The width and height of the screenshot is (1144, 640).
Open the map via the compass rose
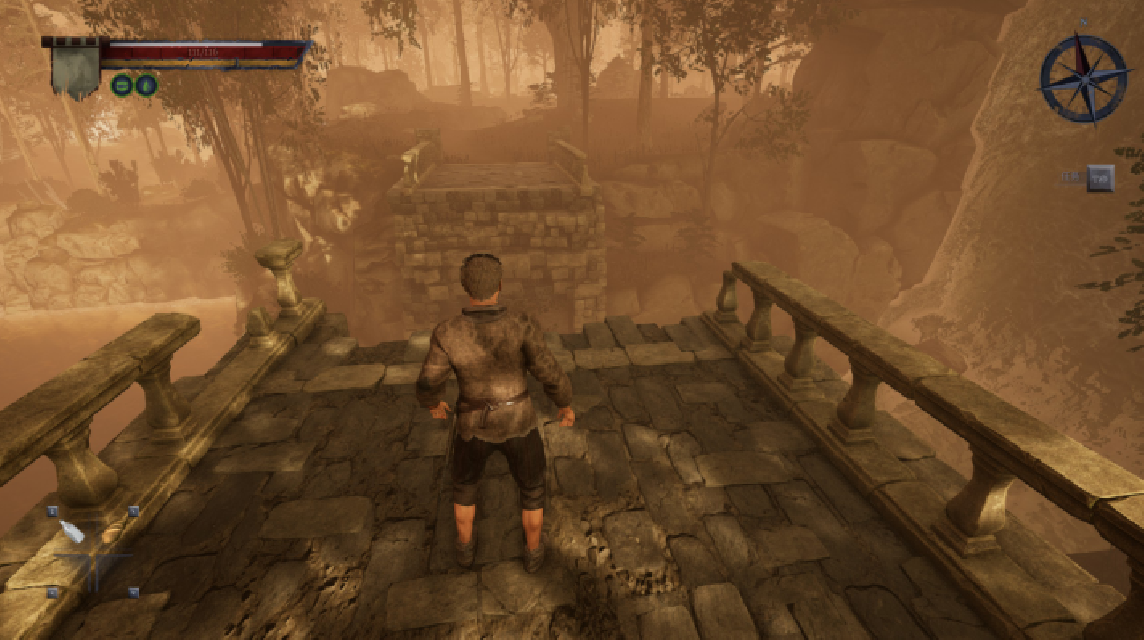coord(1083,78)
